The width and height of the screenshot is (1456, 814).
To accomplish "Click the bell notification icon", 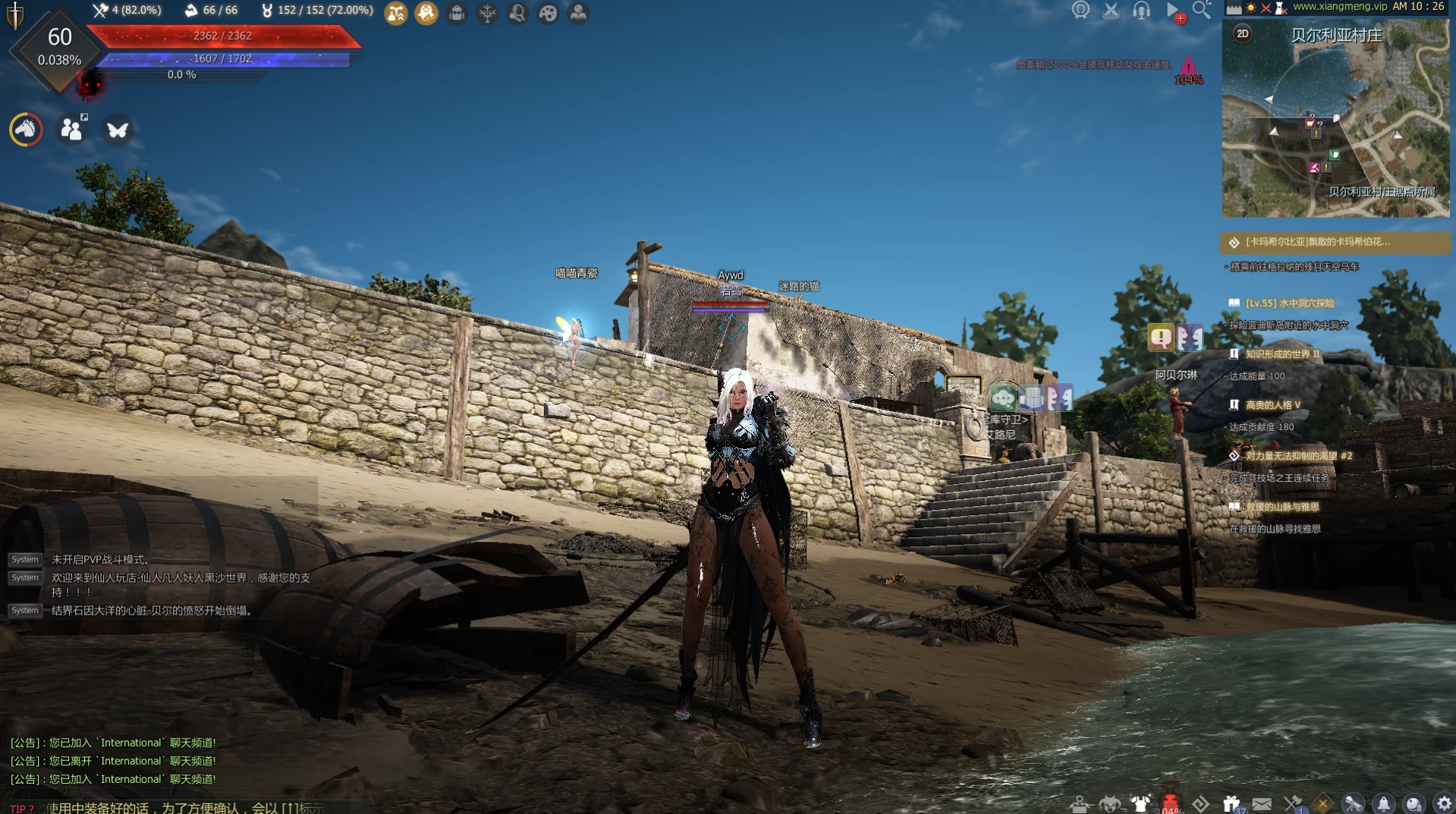I will click(1383, 803).
